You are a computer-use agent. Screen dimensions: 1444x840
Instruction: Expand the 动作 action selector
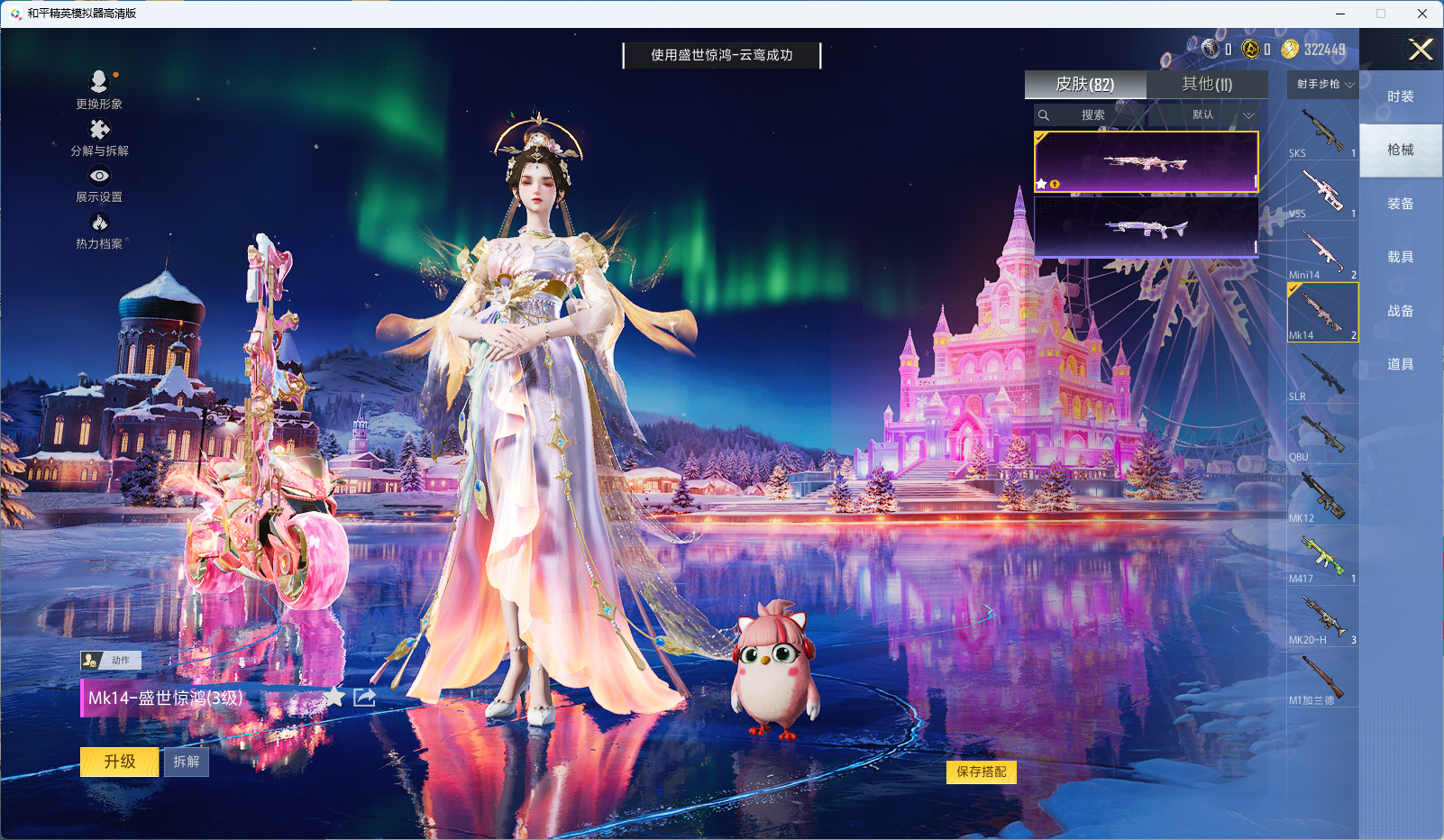113,660
